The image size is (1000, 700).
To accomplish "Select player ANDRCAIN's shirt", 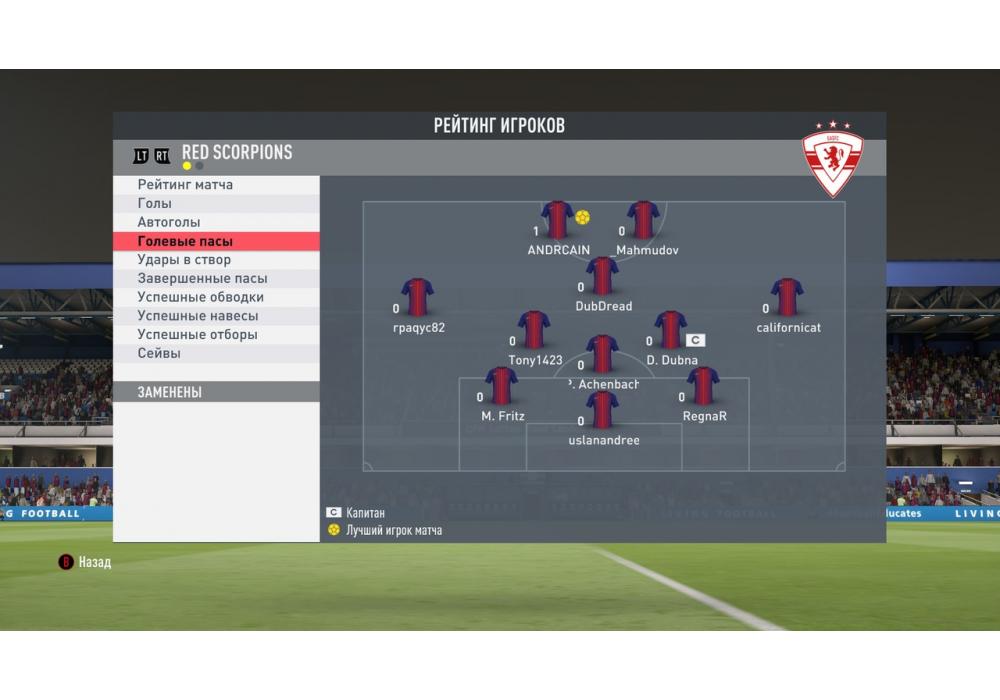I will [557, 220].
